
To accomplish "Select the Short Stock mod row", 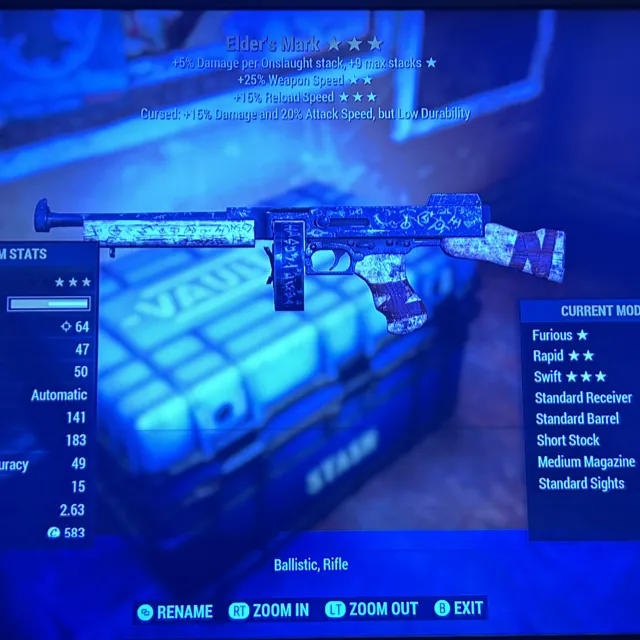I will (x=568, y=440).
